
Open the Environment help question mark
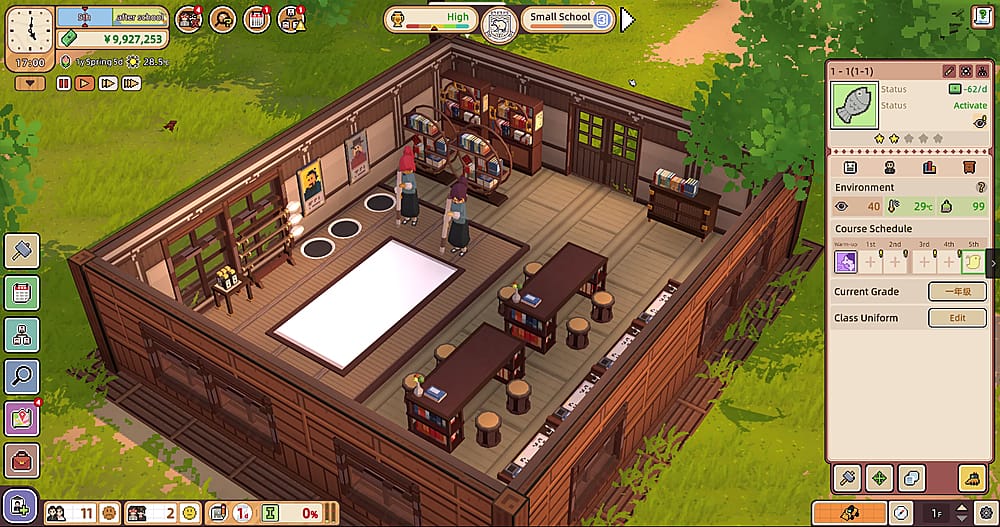pos(981,187)
